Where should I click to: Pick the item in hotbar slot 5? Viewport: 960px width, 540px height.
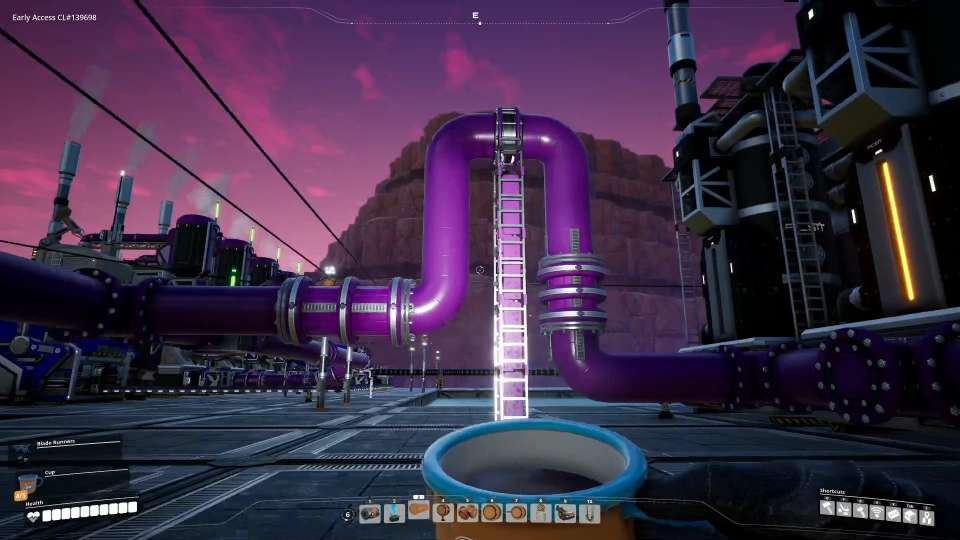point(467,513)
